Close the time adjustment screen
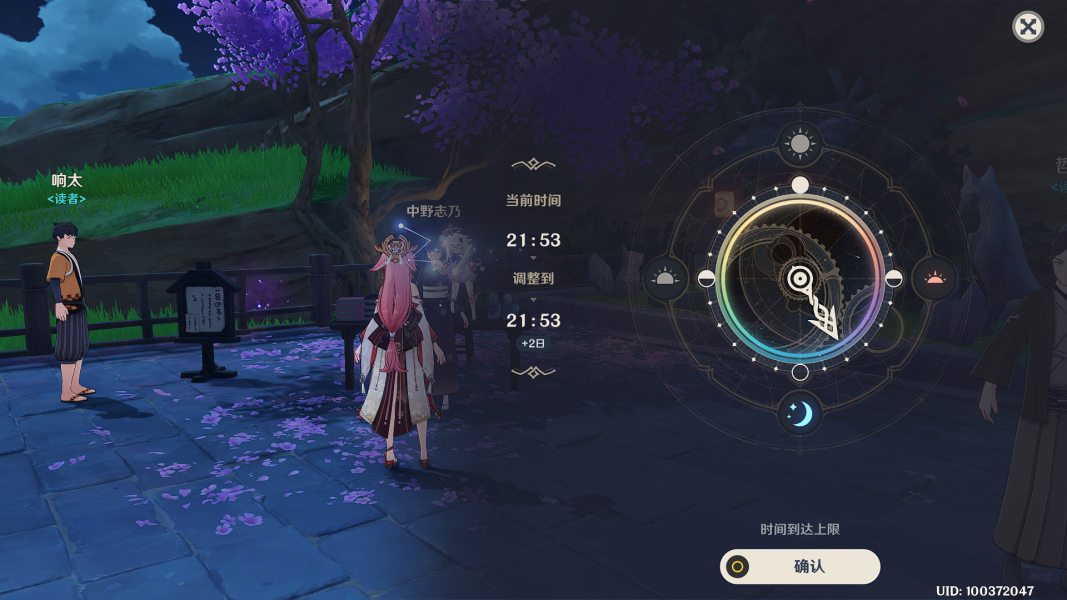The image size is (1067, 600). (1028, 27)
